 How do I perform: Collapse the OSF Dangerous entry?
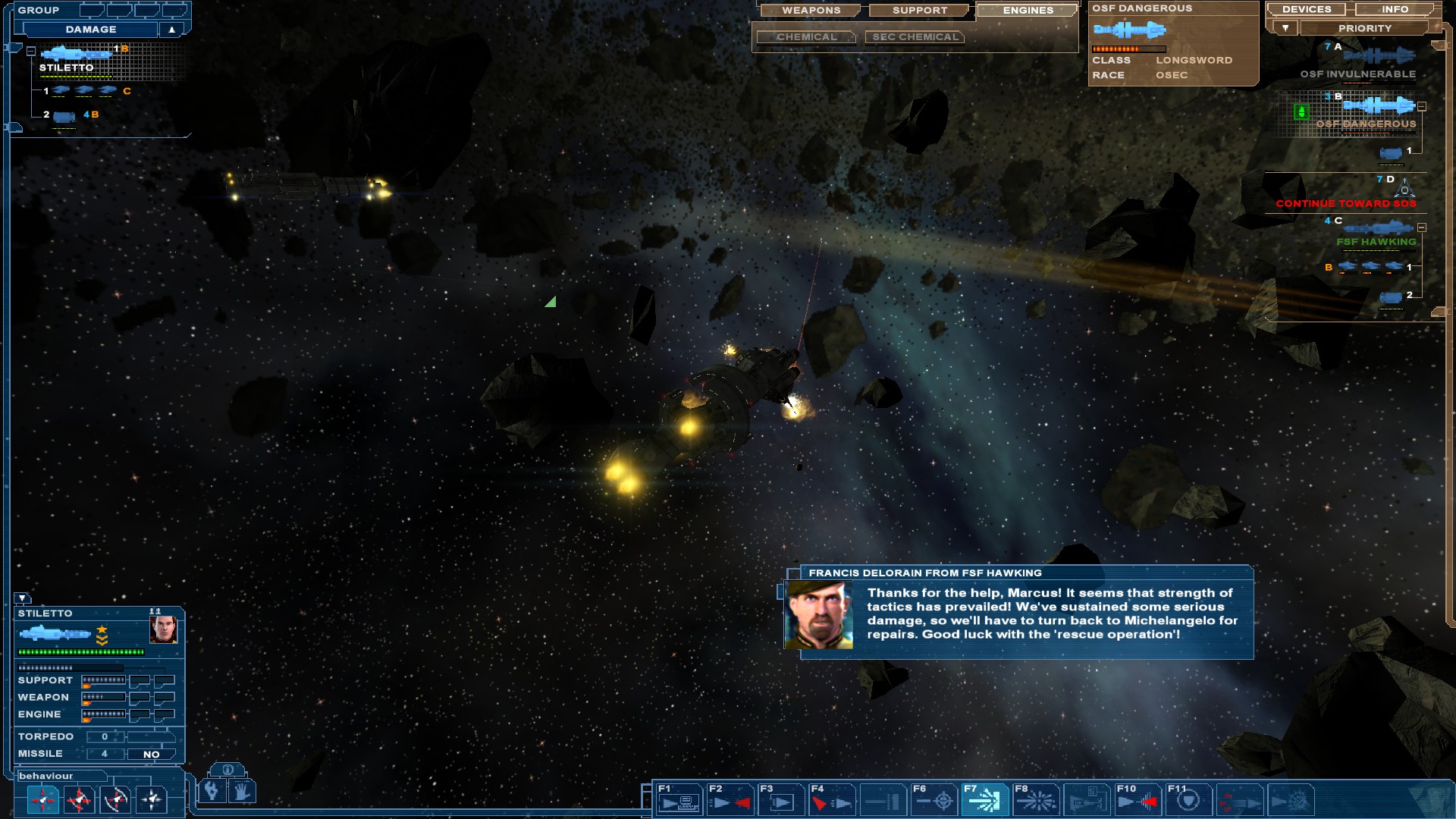tap(1422, 107)
